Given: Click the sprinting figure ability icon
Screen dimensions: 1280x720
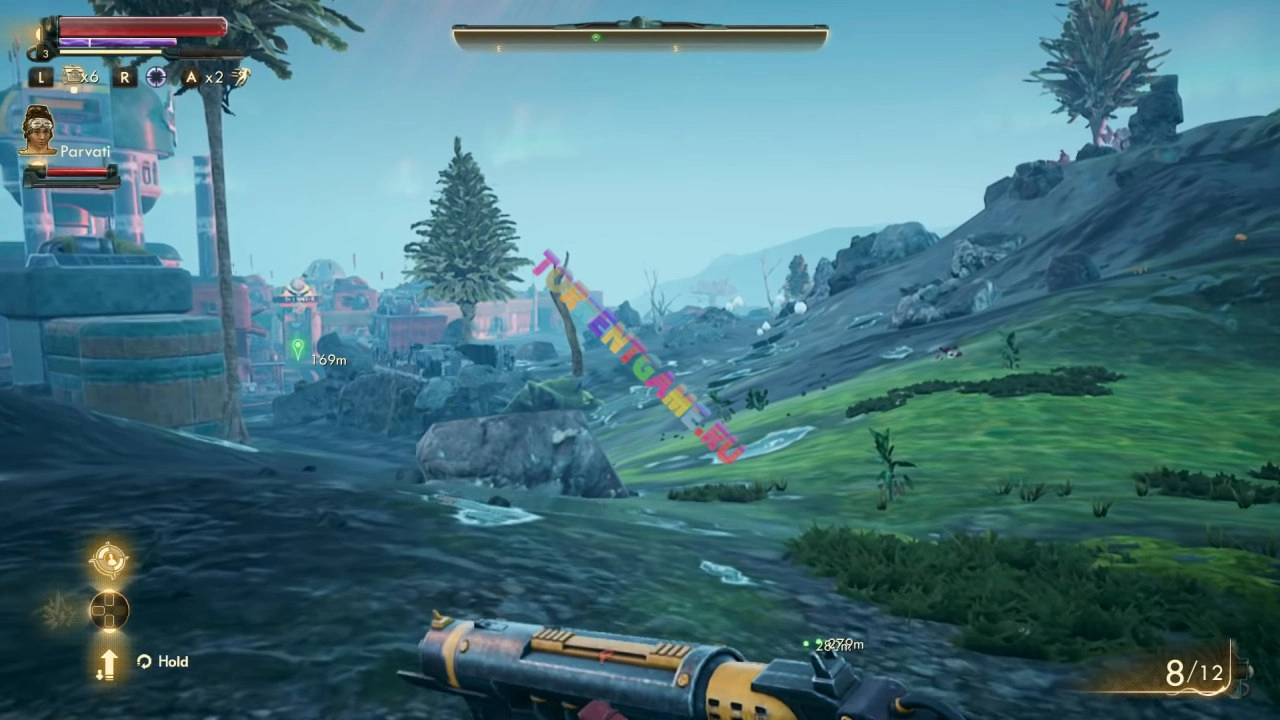Looking at the screenshot, I should click(x=240, y=76).
